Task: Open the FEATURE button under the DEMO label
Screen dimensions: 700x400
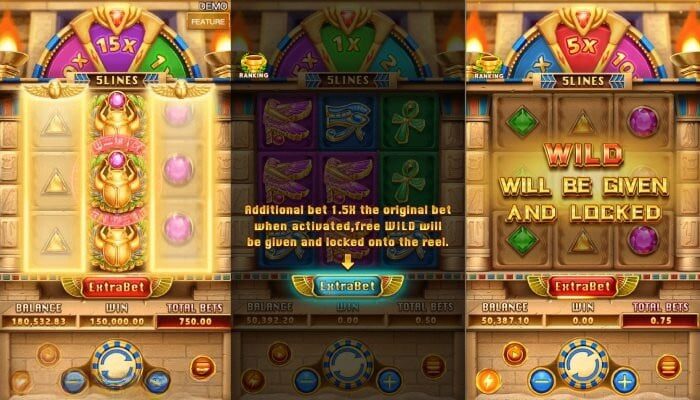Action: pos(208,19)
